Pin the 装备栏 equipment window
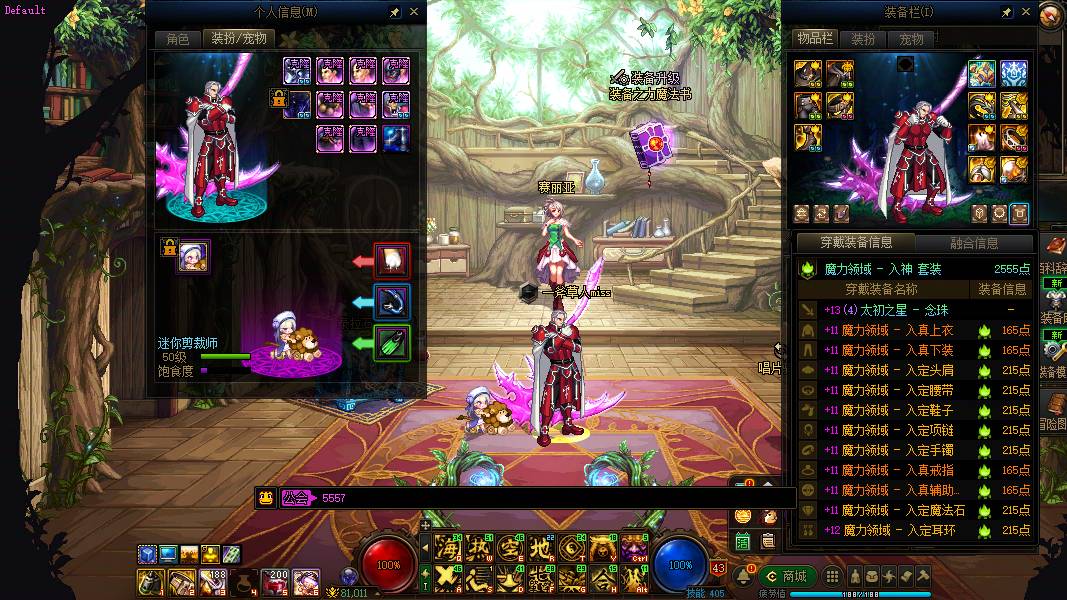 tap(1008, 13)
